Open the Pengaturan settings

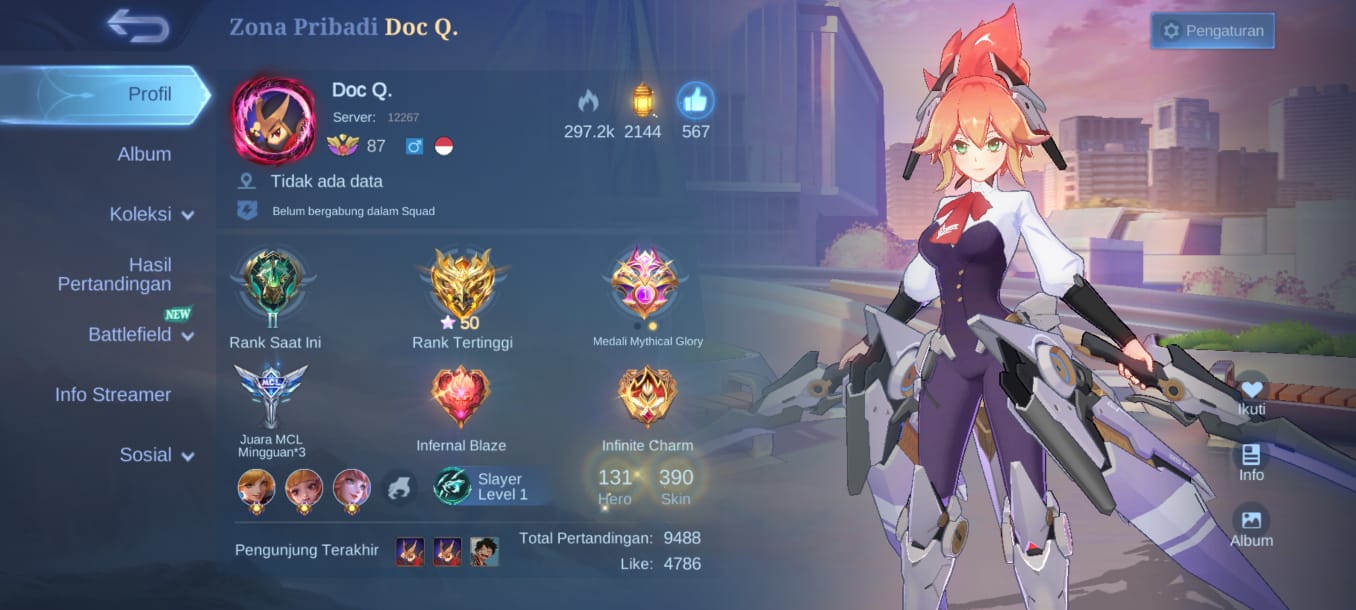1213,31
